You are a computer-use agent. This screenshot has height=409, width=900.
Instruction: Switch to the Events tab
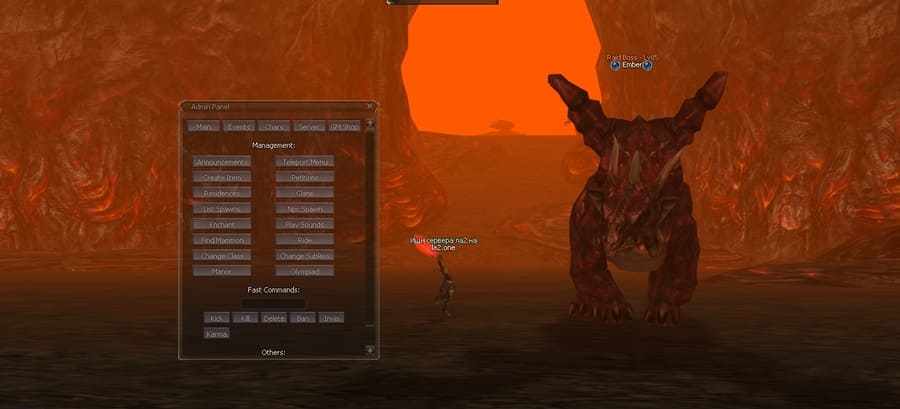pyautogui.click(x=238, y=127)
